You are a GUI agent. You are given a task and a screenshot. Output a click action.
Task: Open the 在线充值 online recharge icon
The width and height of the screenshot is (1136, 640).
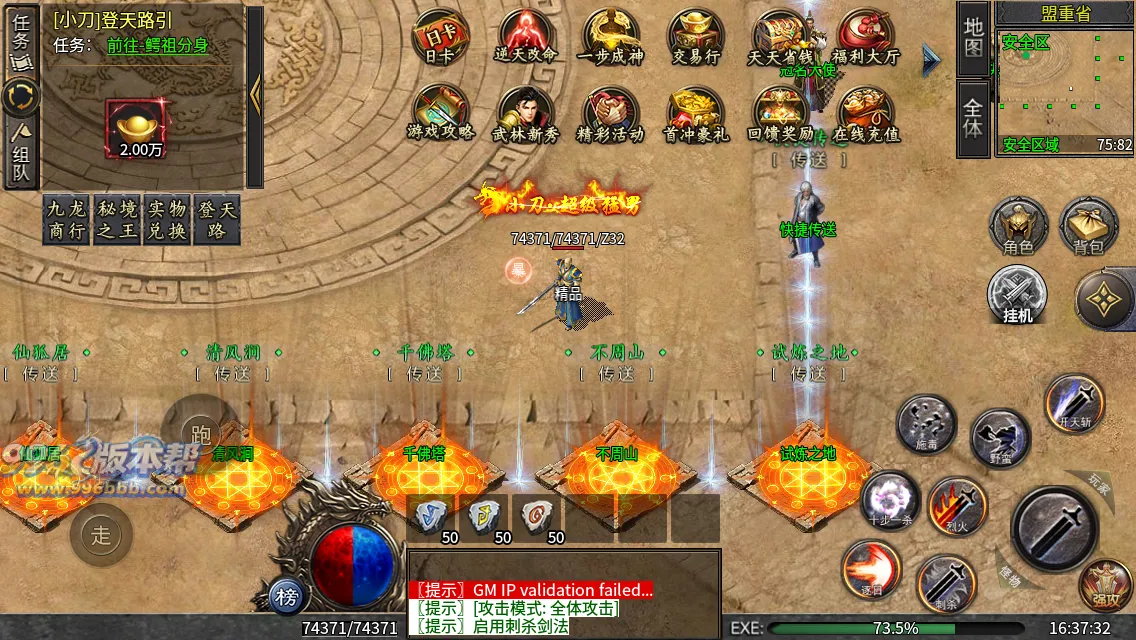pos(866,113)
